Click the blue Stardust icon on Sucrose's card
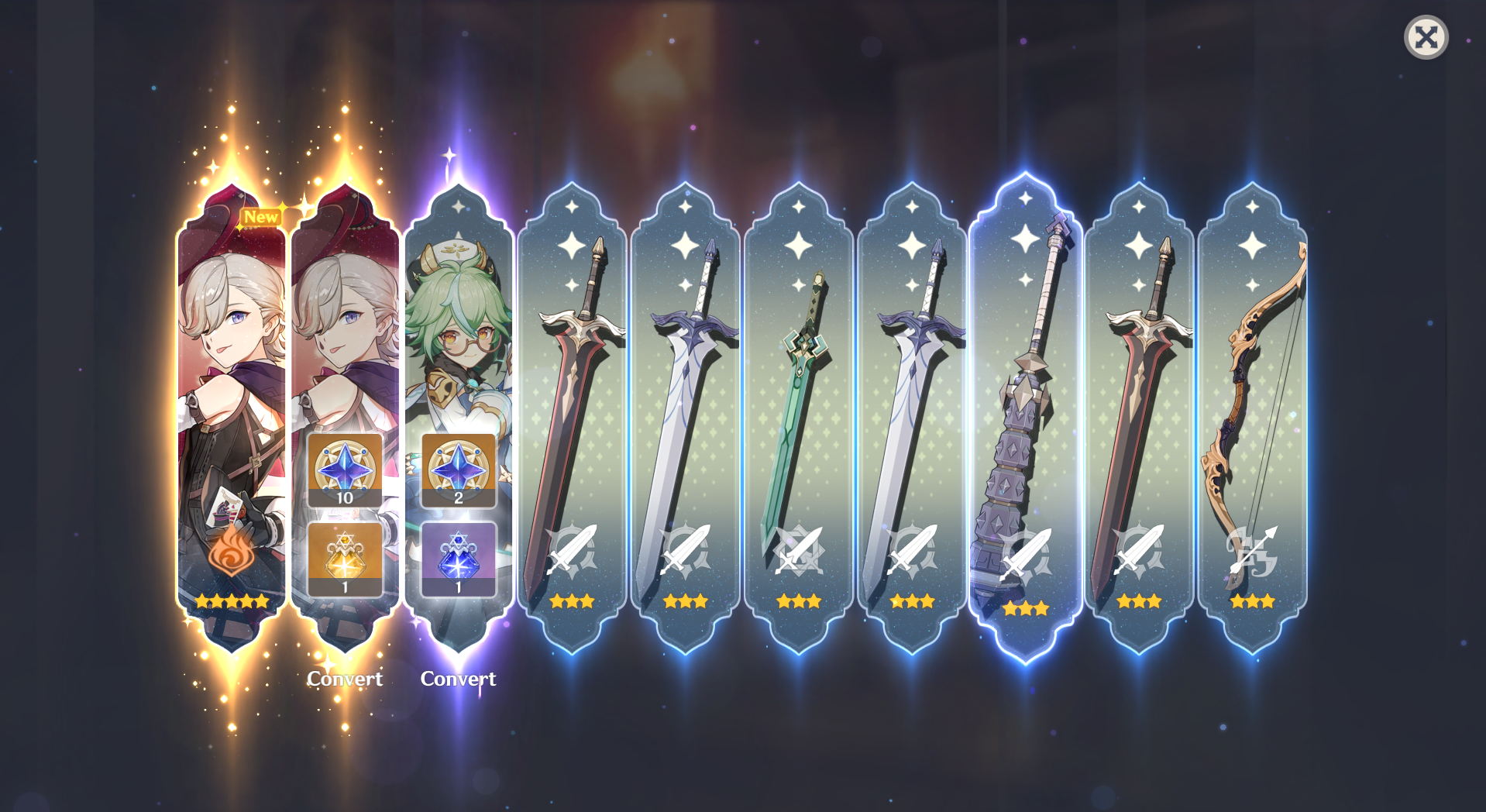Viewport: 1486px width, 812px height. (x=457, y=557)
